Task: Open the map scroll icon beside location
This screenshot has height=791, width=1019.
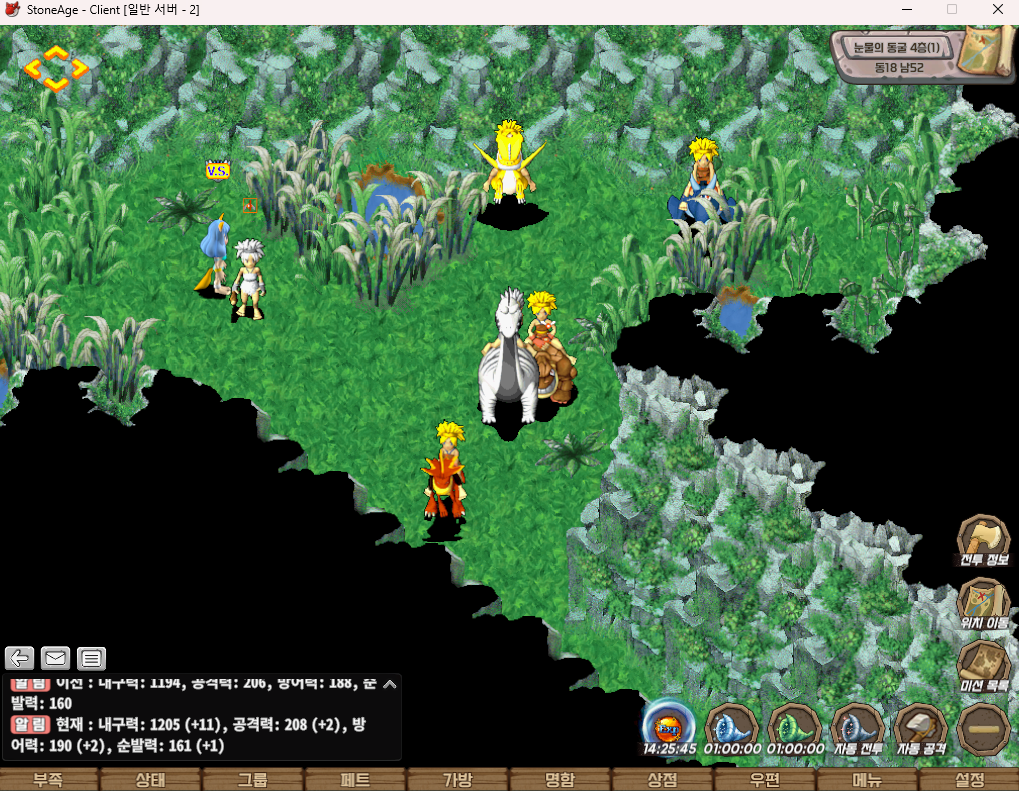Action: pyautogui.click(x=983, y=50)
